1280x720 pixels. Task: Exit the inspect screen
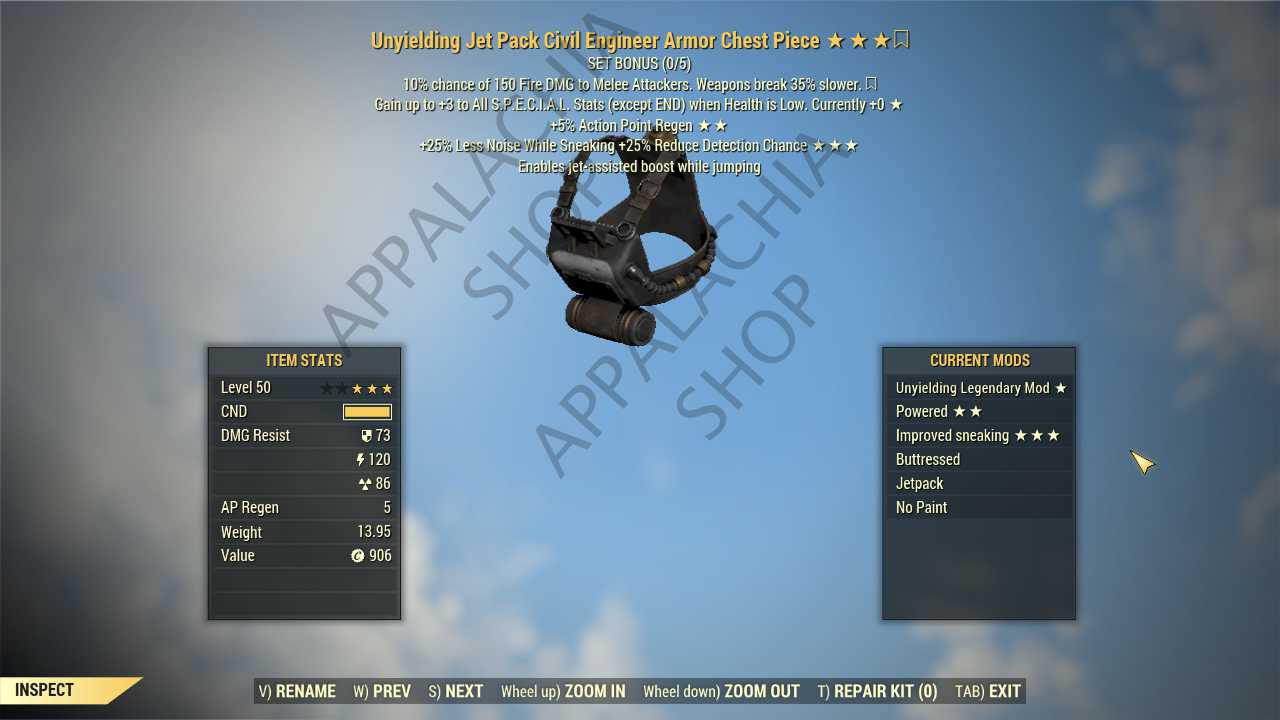pos(988,691)
